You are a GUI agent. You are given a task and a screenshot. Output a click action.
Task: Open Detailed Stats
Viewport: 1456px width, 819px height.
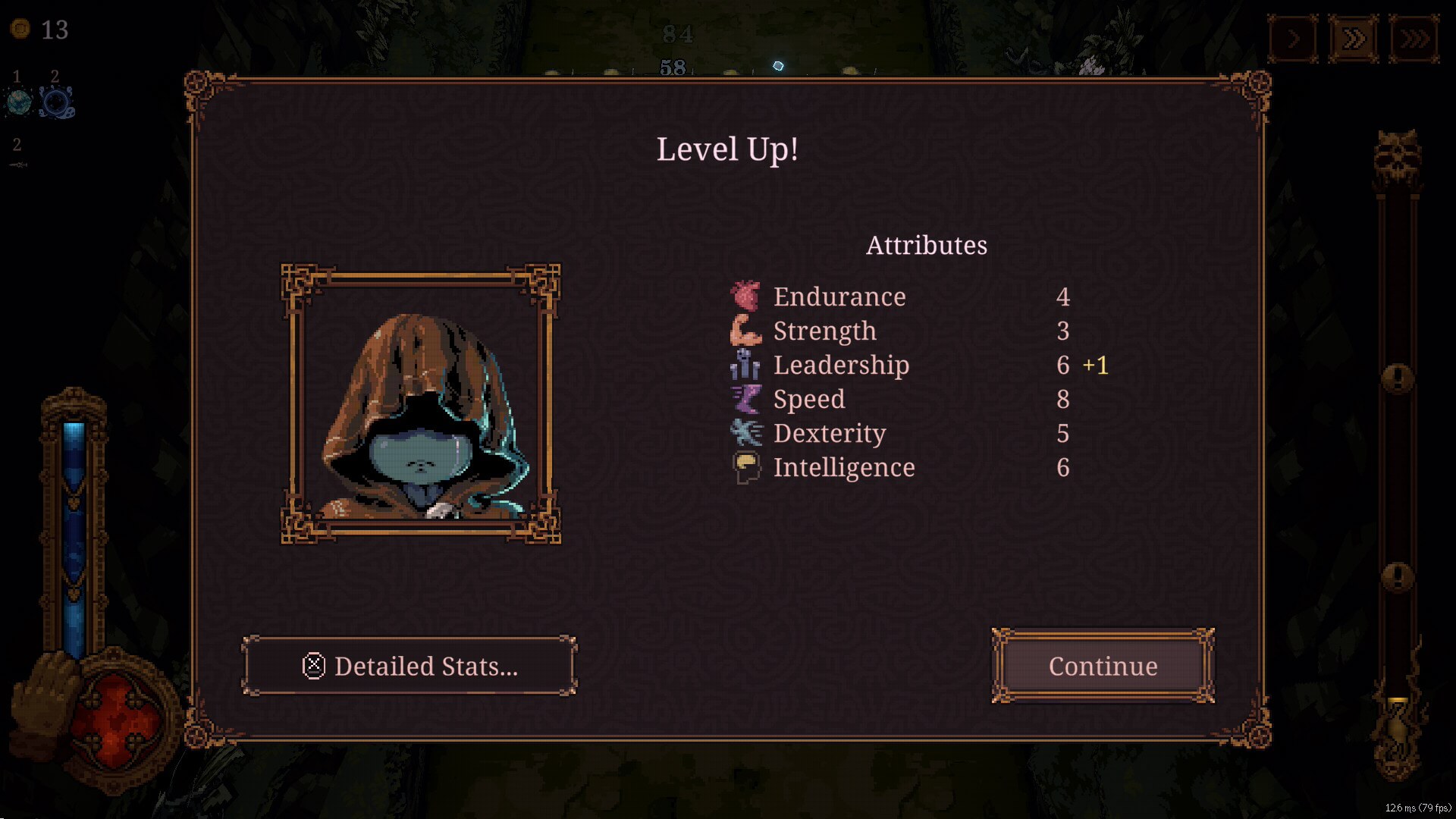click(x=409, y=666)
